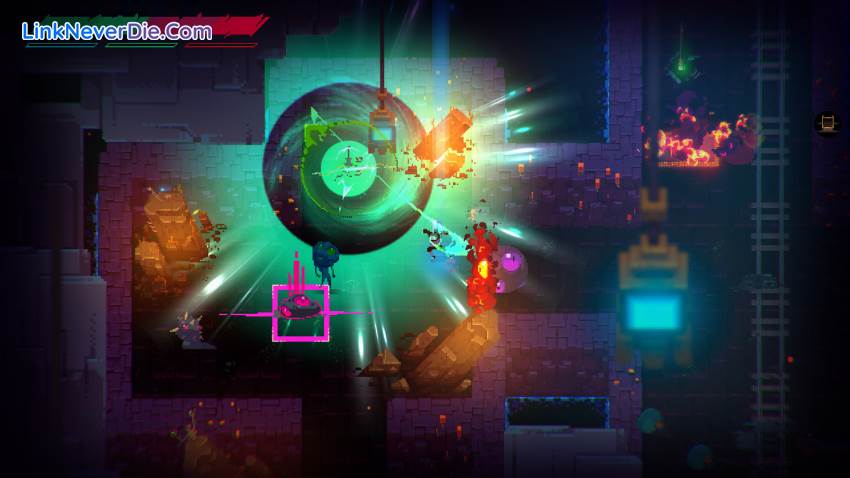Click the orange off-screen objective marker icon

pyautogui.click(x=828, y=123)
